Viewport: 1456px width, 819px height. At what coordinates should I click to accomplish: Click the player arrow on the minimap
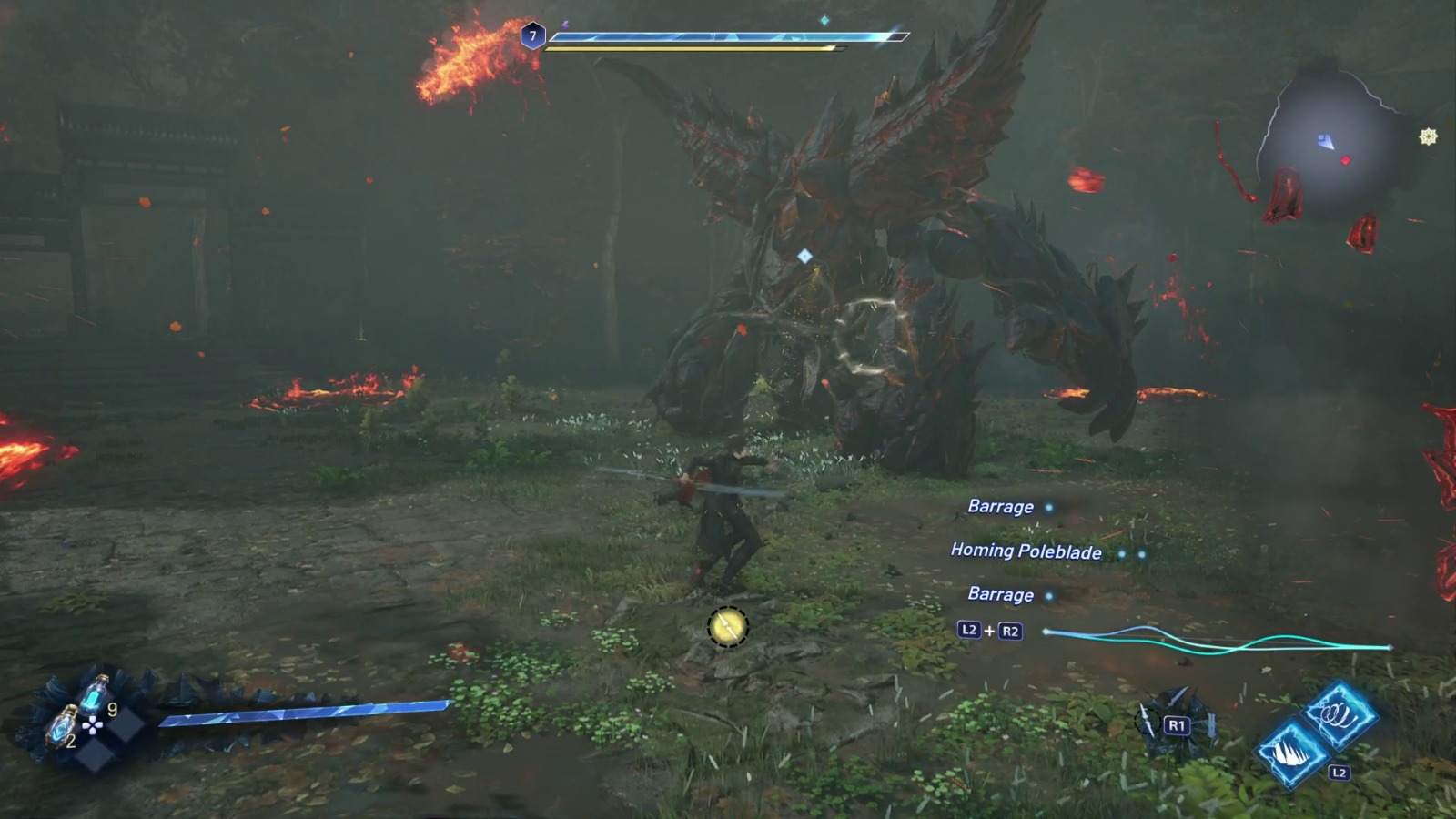pyautogui.click(x=1326, y=142)
